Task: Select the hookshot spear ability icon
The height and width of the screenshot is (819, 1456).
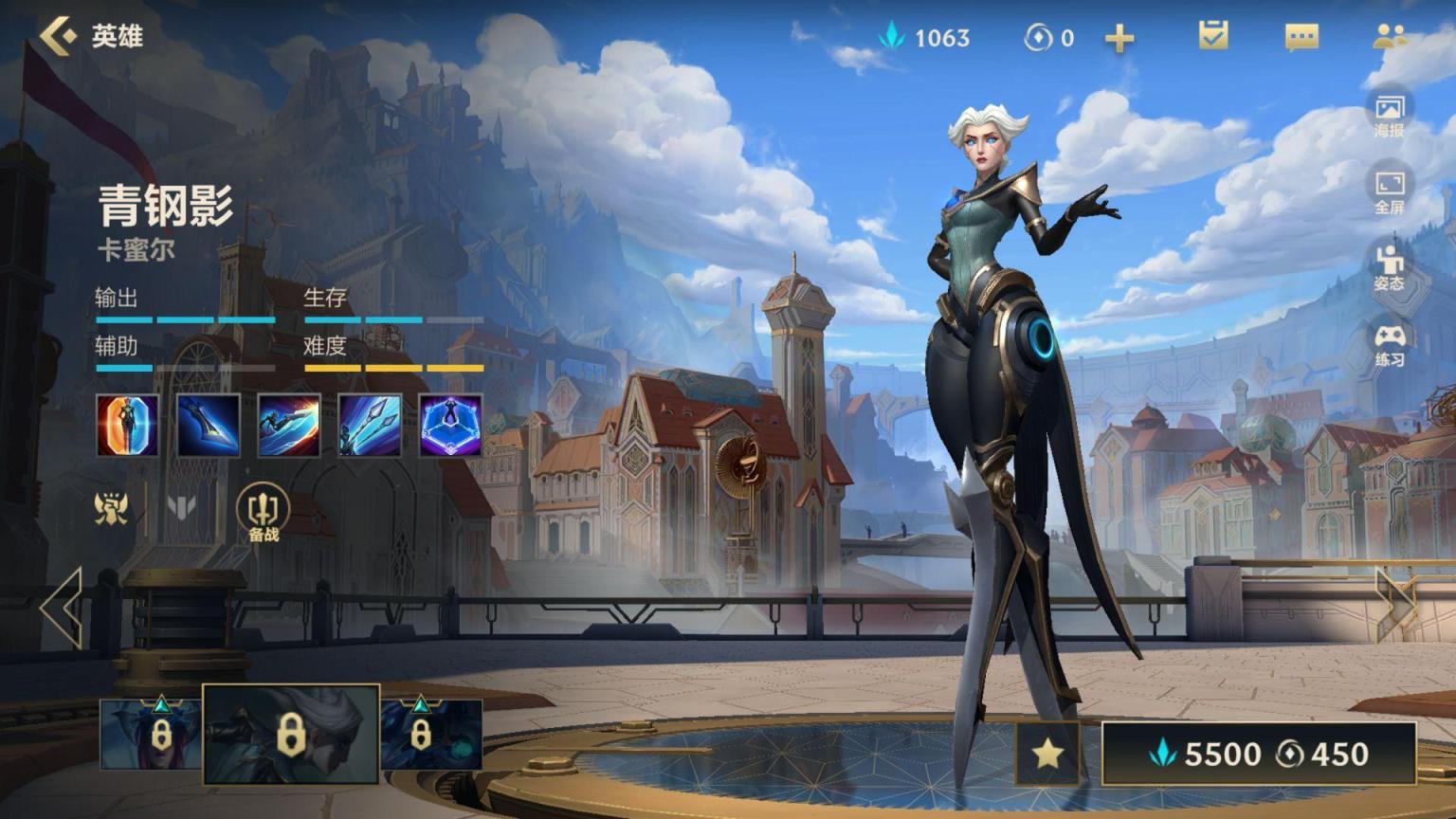Action: 370,426
